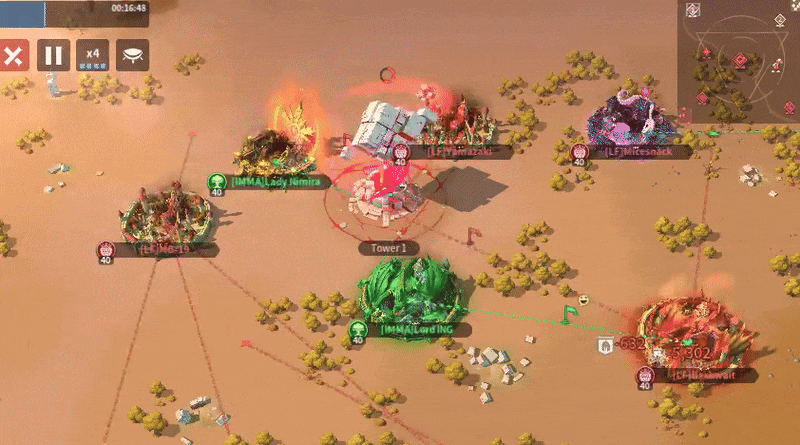
Task: Pause the replay playback
Action: [x=53, y=55]
